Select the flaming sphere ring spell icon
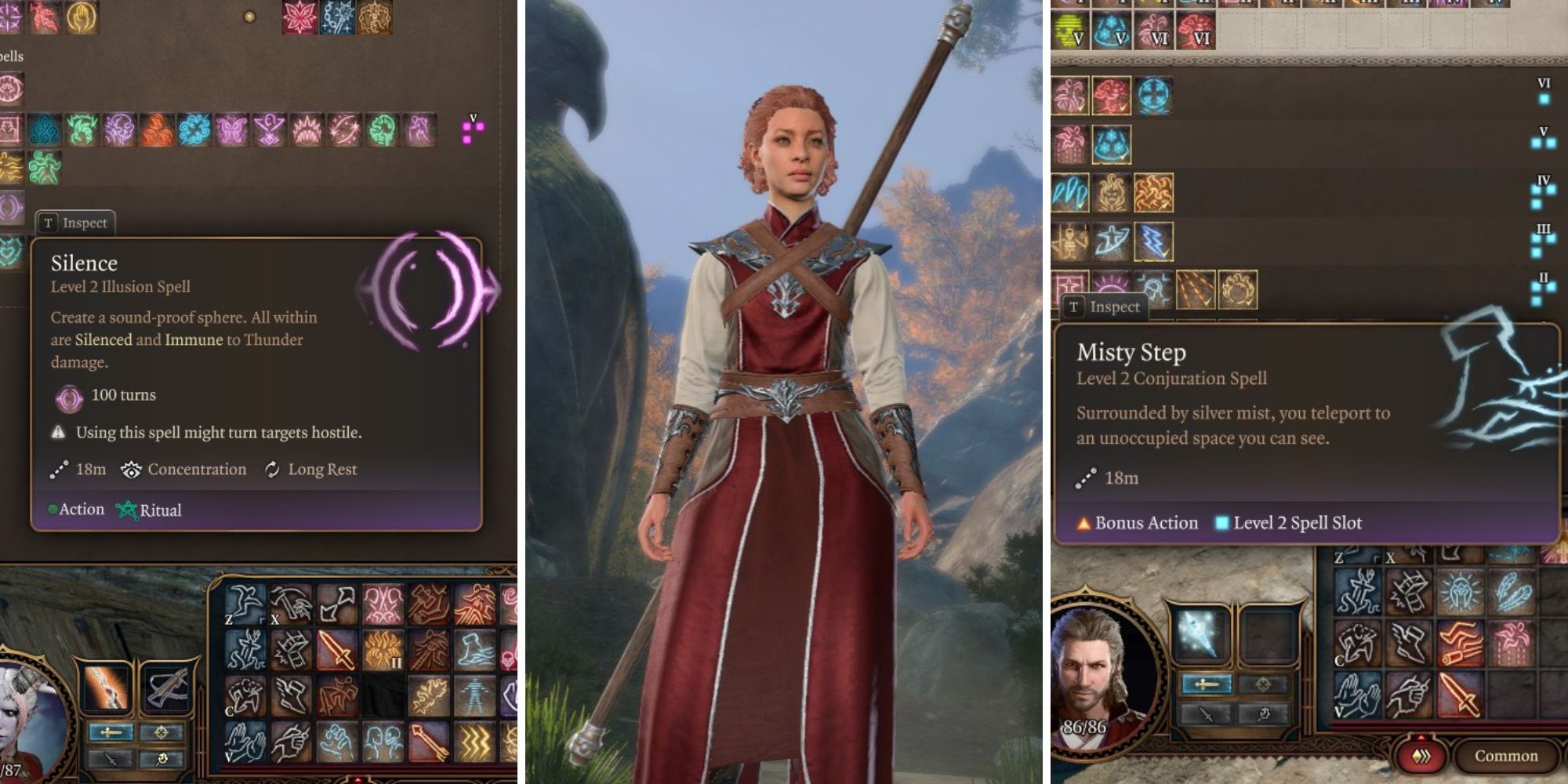The height and width of the screenshot is (784, 1568). pos(1238,290)
